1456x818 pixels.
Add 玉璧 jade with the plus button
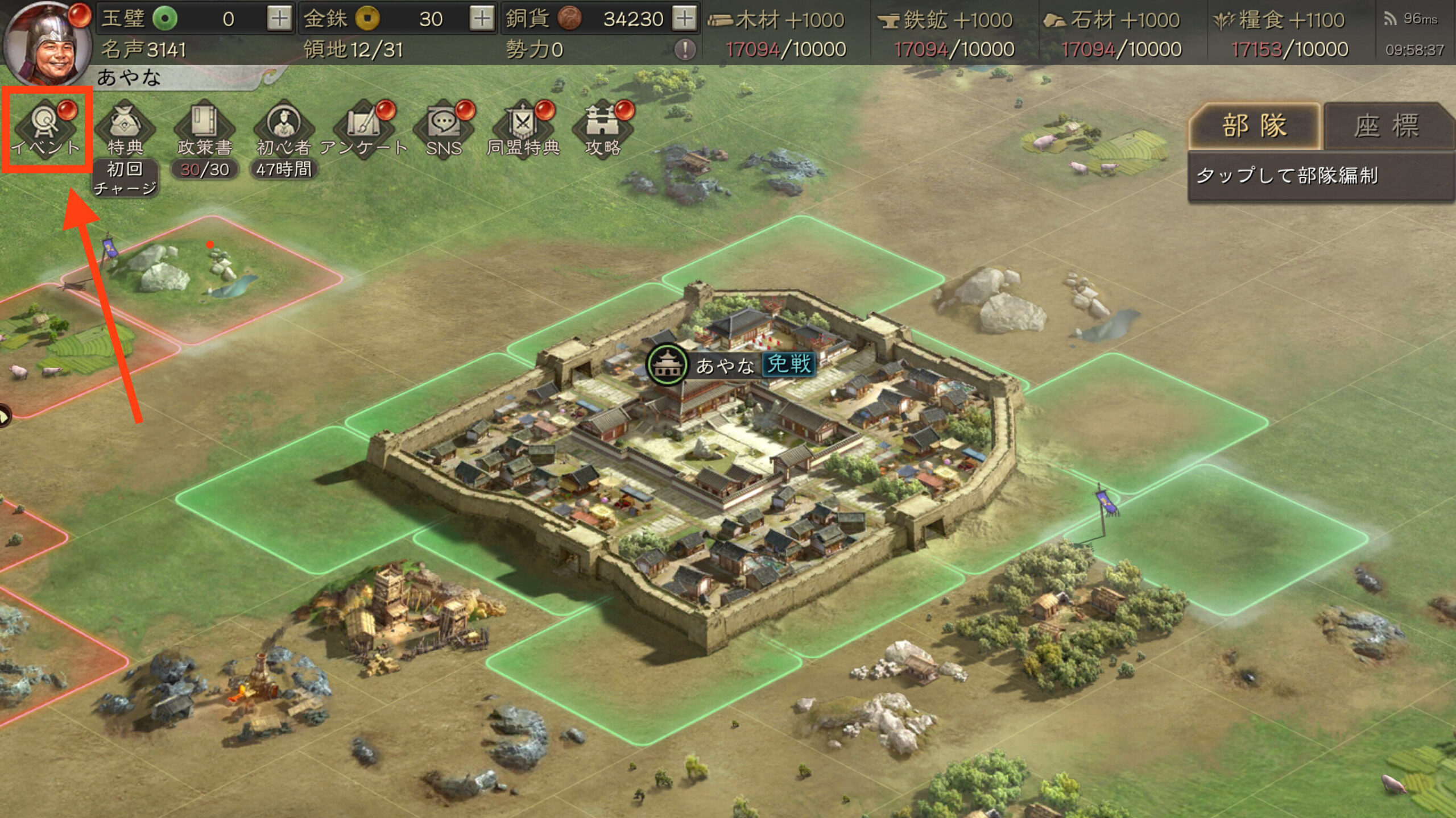tap(279, 19)
